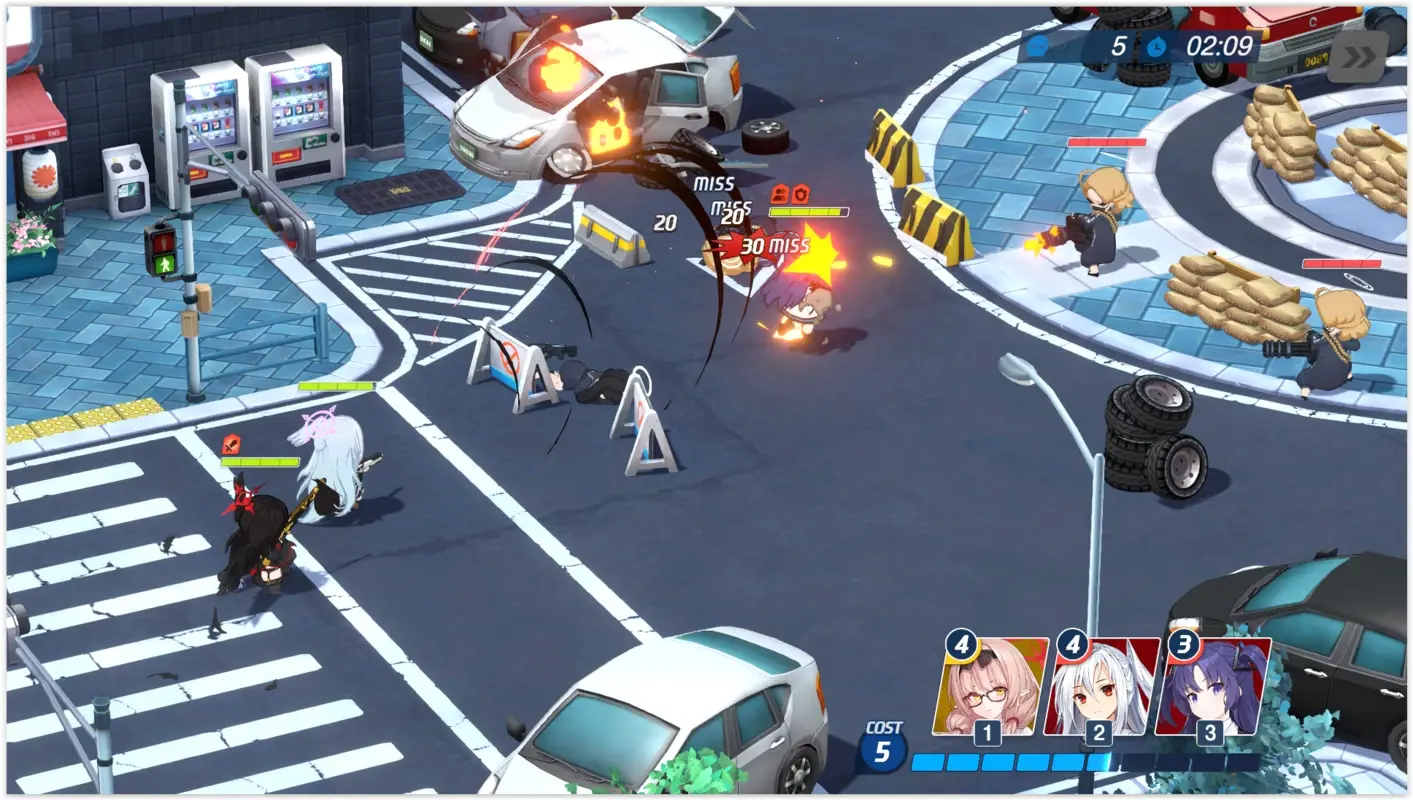Click the COST label beside the cost gauge
The height and width of the screenshot is (800, 1413).
pos(884,729)
